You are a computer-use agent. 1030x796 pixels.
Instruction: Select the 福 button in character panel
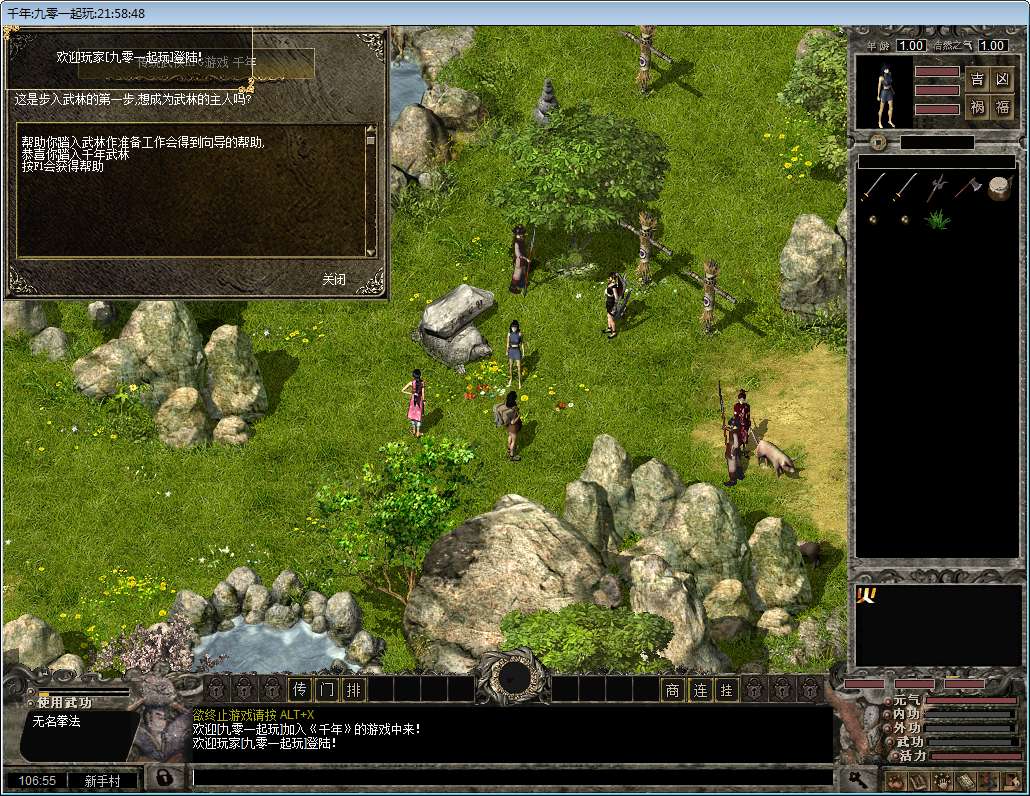1003,107
